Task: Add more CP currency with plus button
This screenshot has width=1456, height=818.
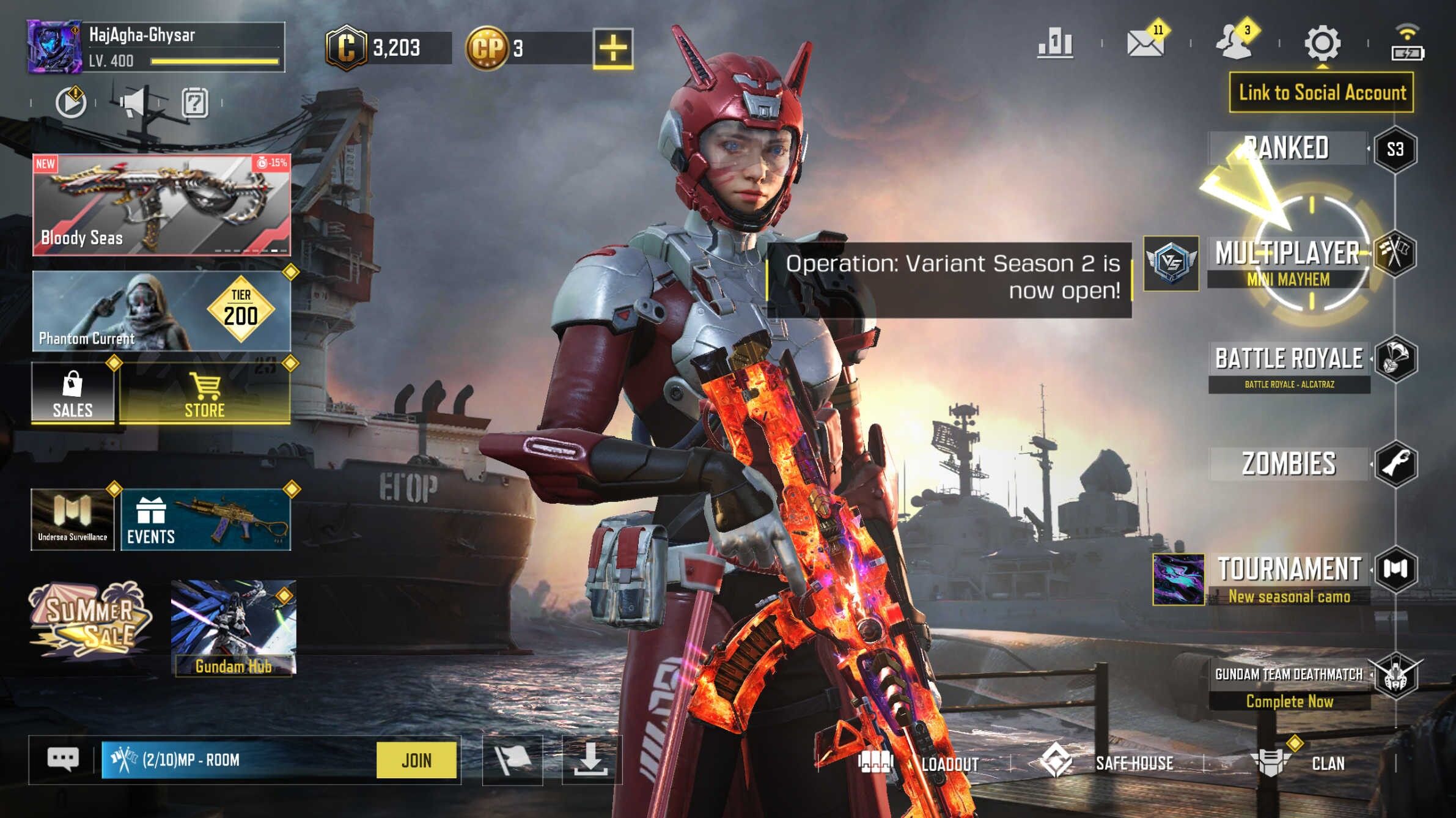Action: point(612,48)
